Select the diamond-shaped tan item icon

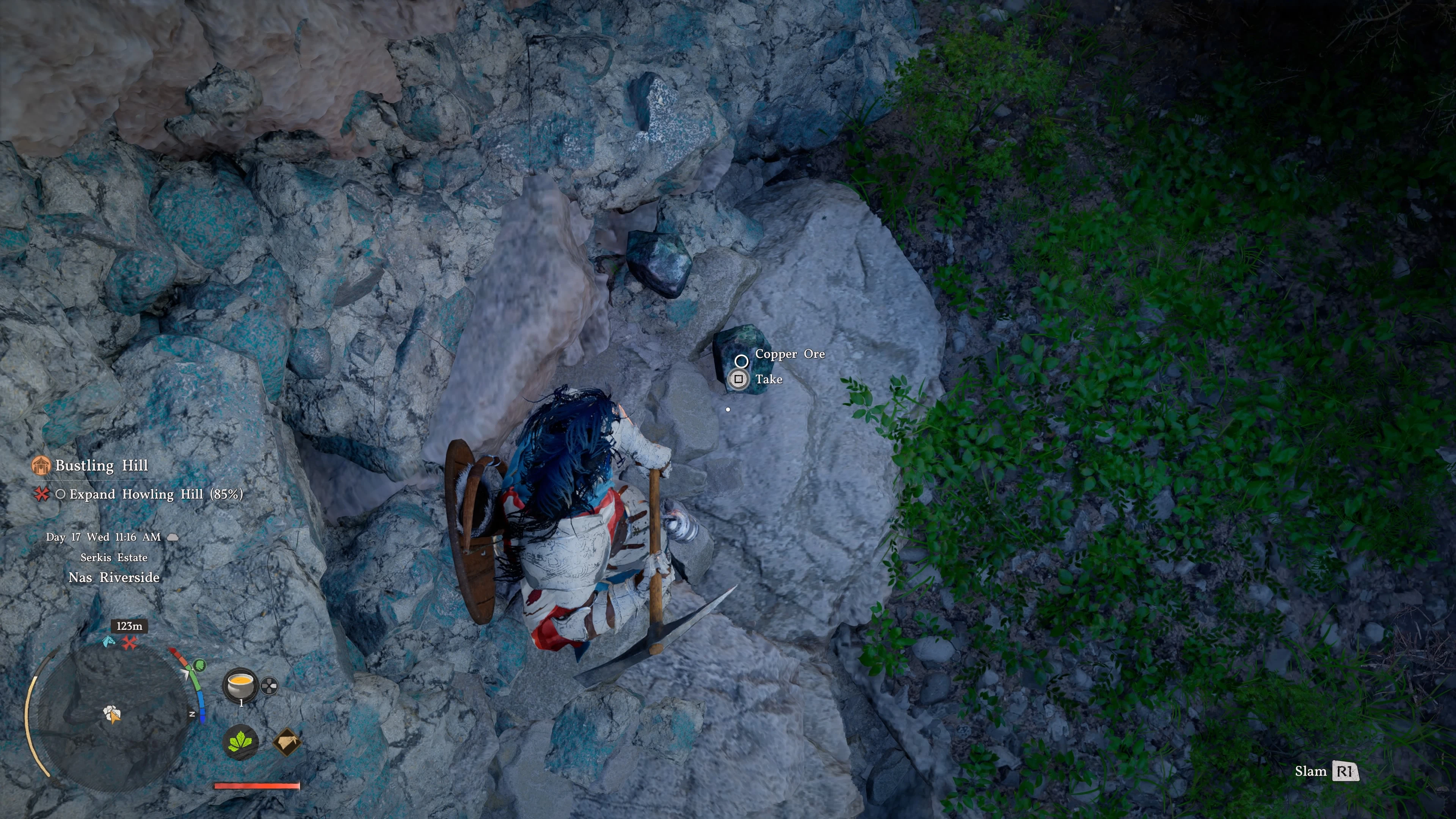tap(287, 742)
